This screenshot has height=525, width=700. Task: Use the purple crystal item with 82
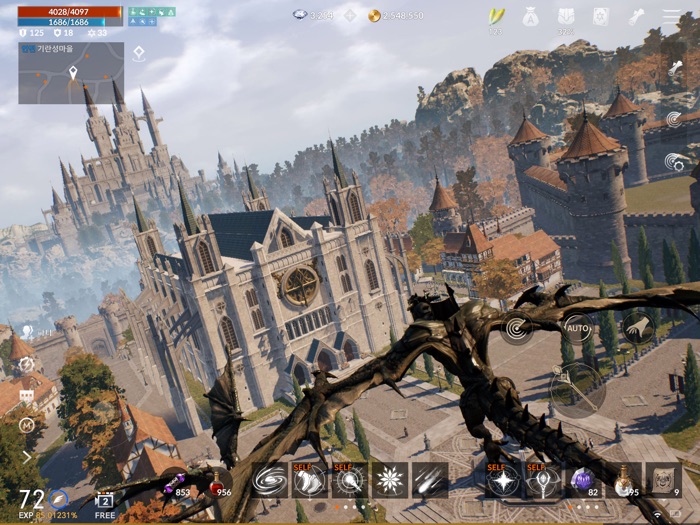pyautogui.click(x=583, y=480)
